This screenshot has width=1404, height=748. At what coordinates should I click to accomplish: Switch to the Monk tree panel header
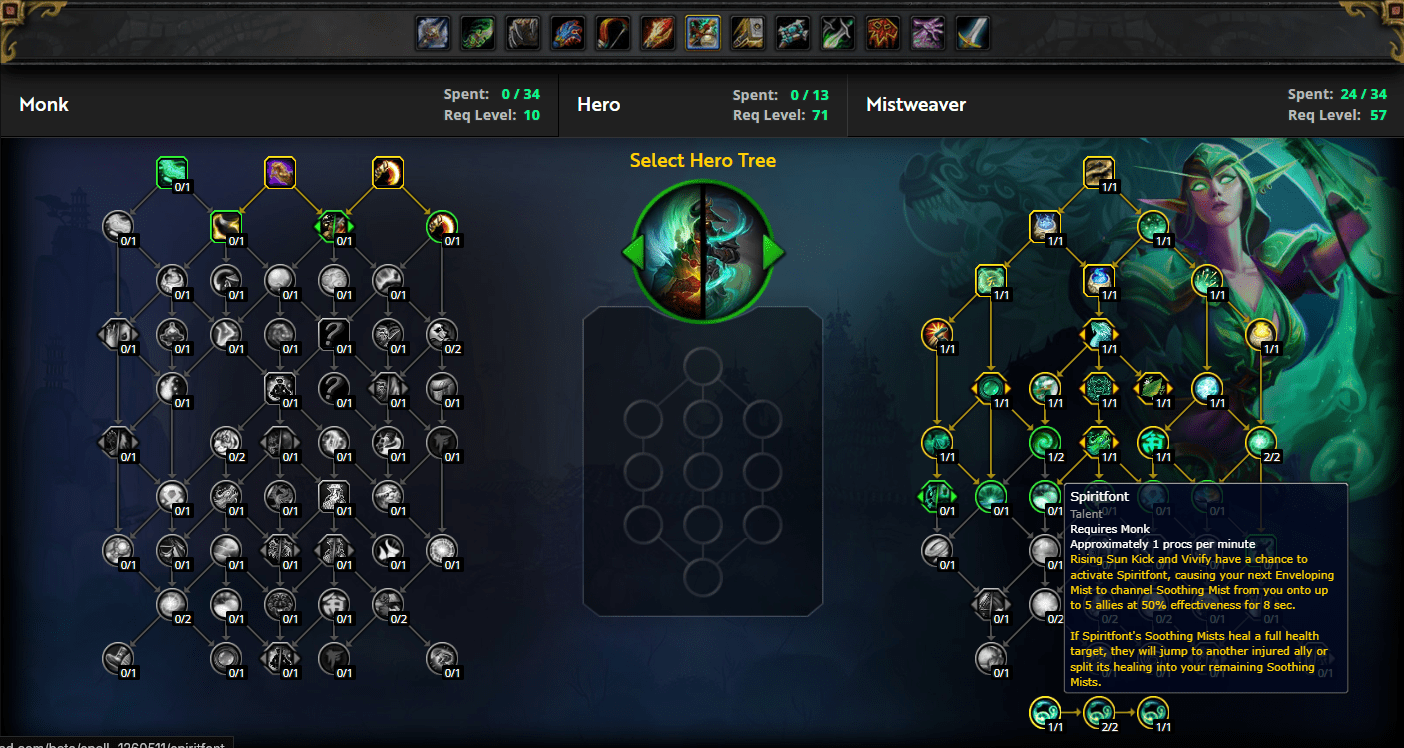44,103
